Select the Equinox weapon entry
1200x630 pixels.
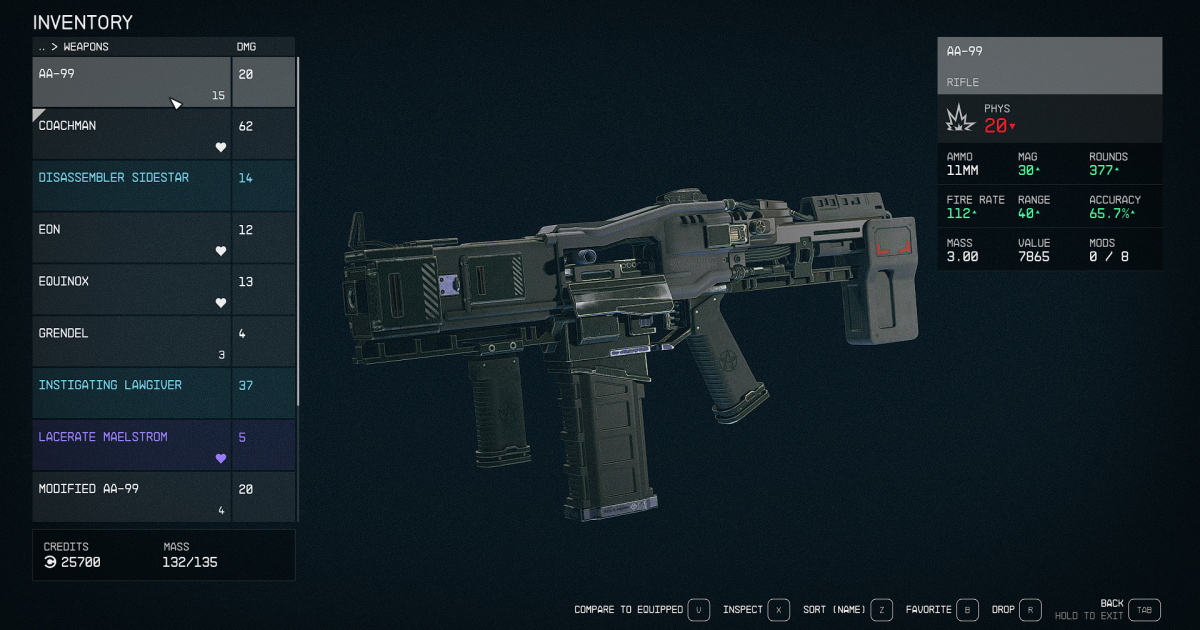coord(132,290)
